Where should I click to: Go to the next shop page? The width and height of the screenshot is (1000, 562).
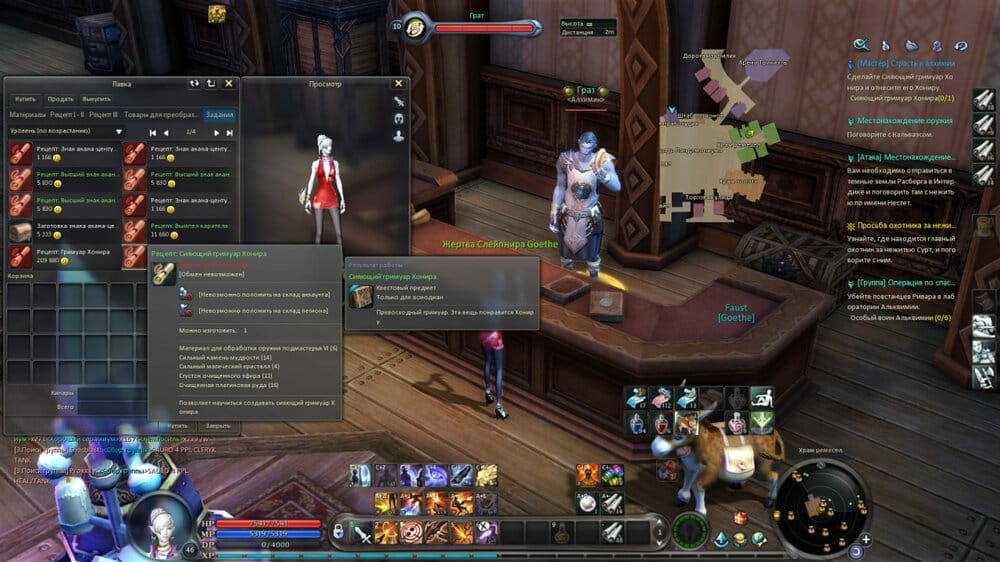click(216, 132)
